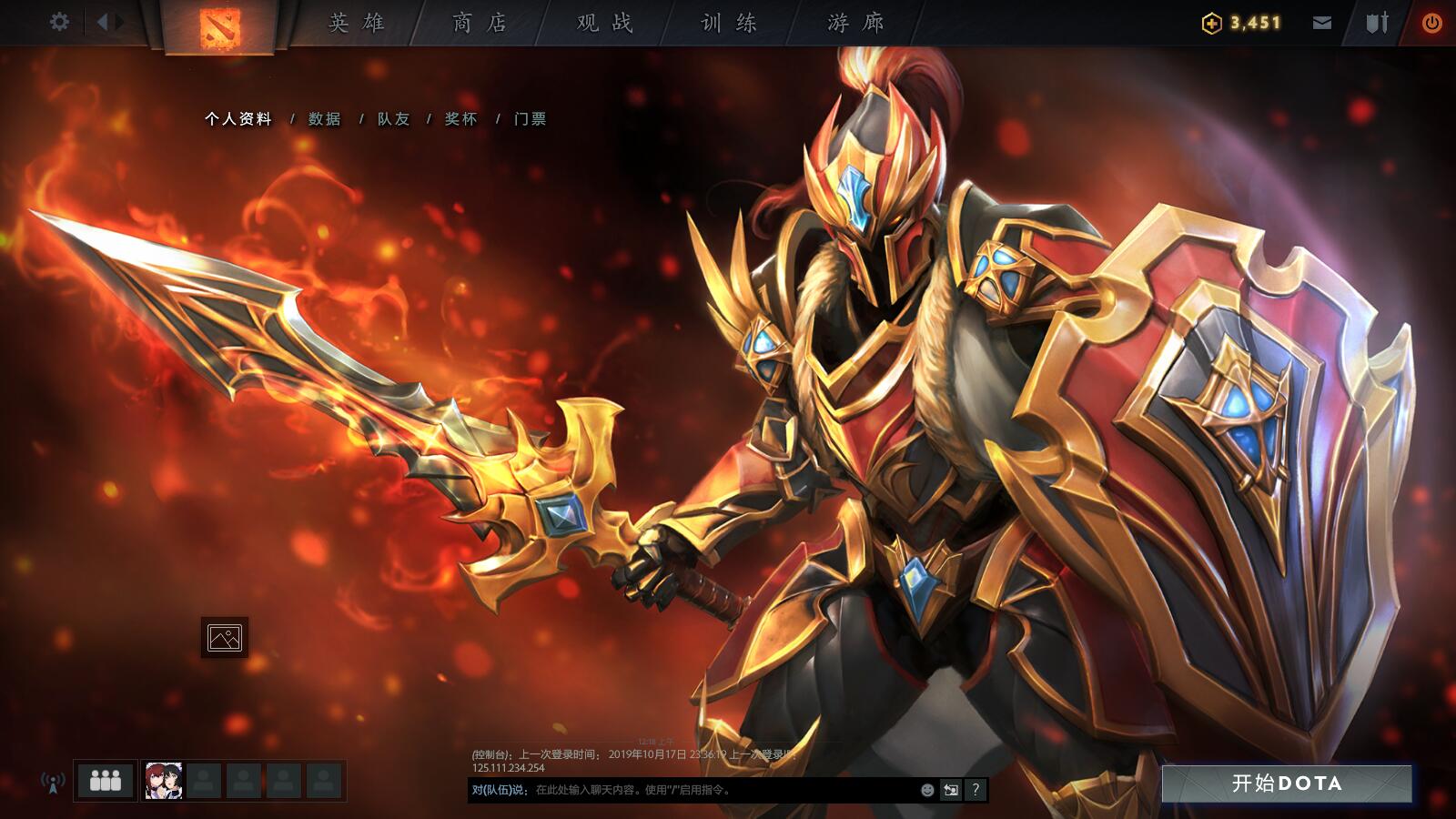
Task: Toggle the audio speaker control beside settings
Action: [x=106, y=20]
